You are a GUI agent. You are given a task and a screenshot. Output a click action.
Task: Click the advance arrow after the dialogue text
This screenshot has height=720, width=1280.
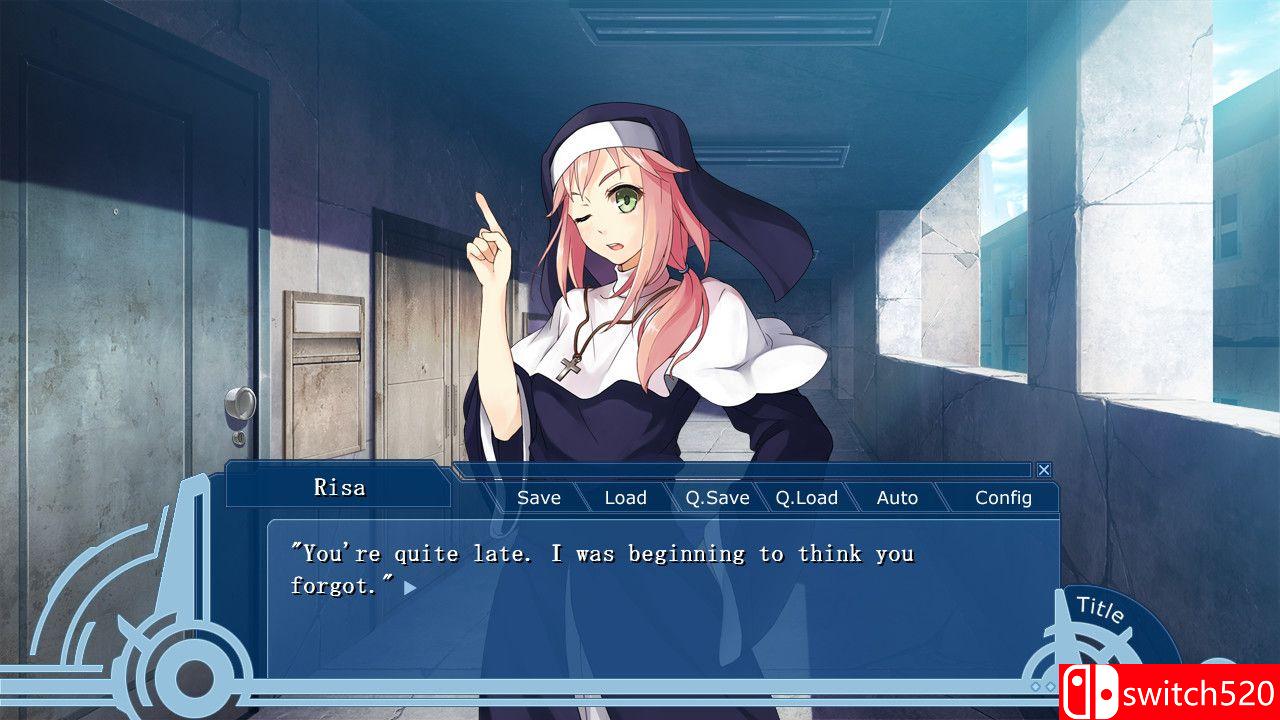point(409,590)
